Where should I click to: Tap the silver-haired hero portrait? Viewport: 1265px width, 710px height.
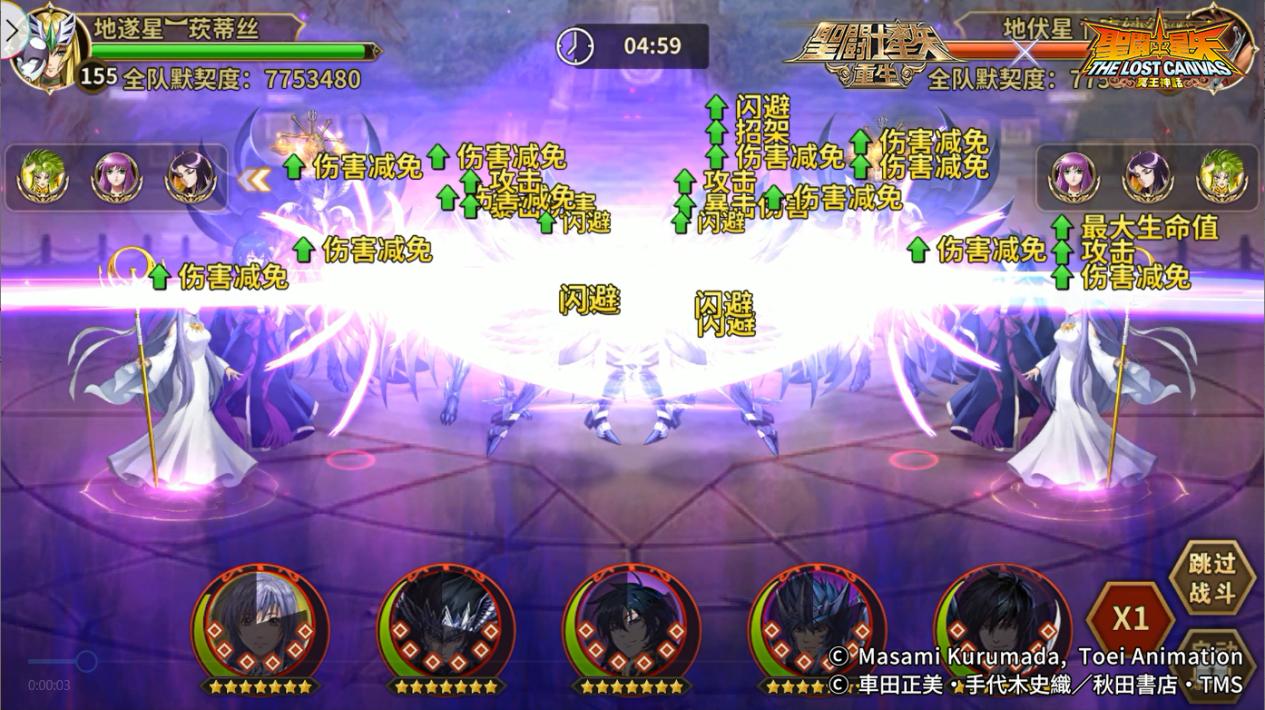[x=260, y=625]
